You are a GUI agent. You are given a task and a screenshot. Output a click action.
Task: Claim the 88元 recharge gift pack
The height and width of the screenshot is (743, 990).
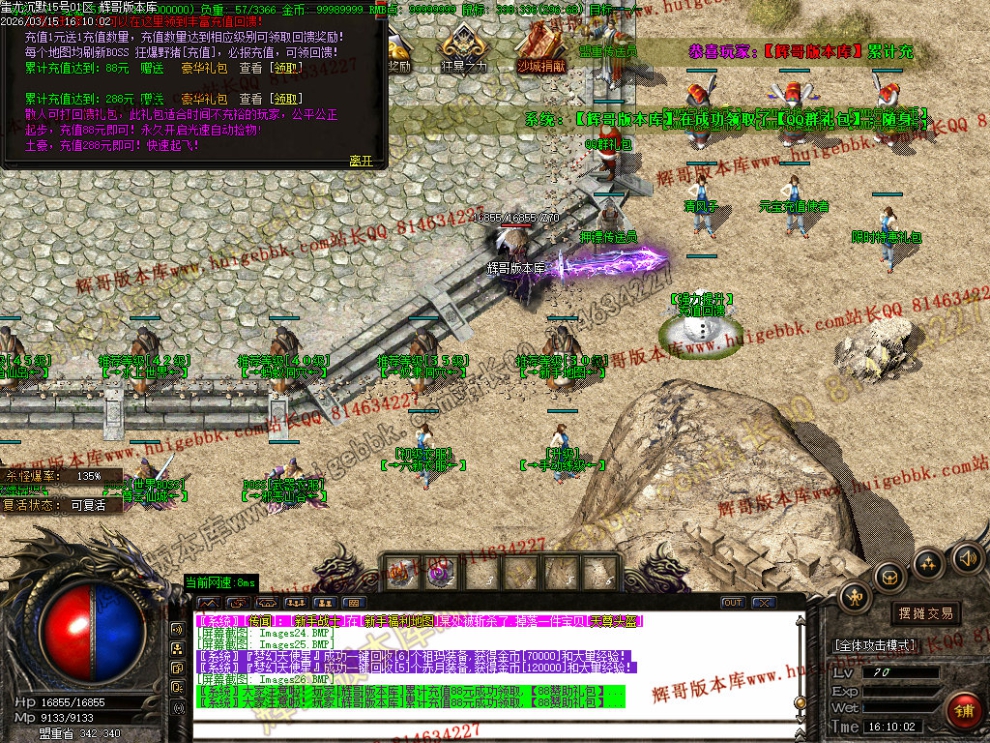(287, 68)
